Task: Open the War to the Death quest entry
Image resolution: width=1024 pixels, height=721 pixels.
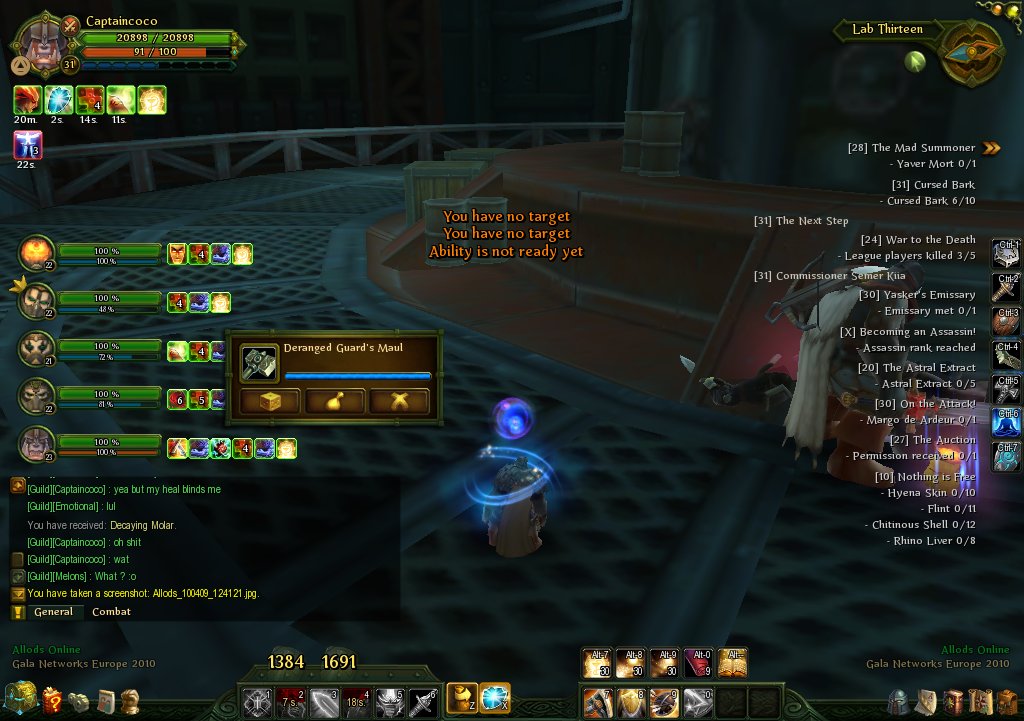Action: 917,239
